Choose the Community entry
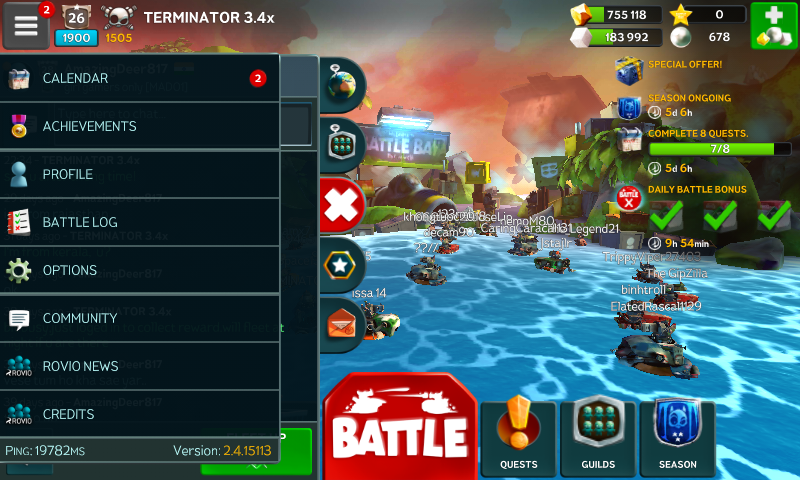Viewport: 800px width, 480px height. click(x=139, y=319)
